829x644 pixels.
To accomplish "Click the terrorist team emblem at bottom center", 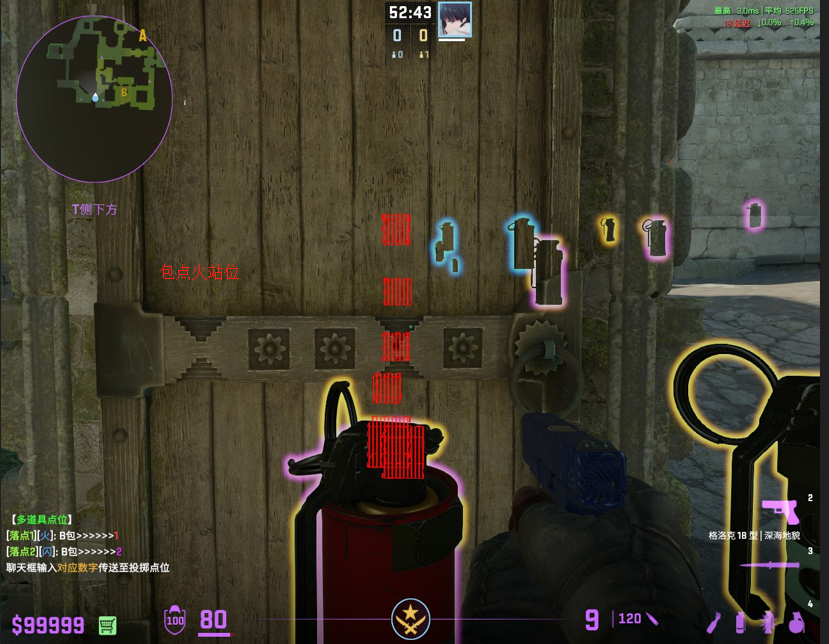I will click(x=410, y=619).
